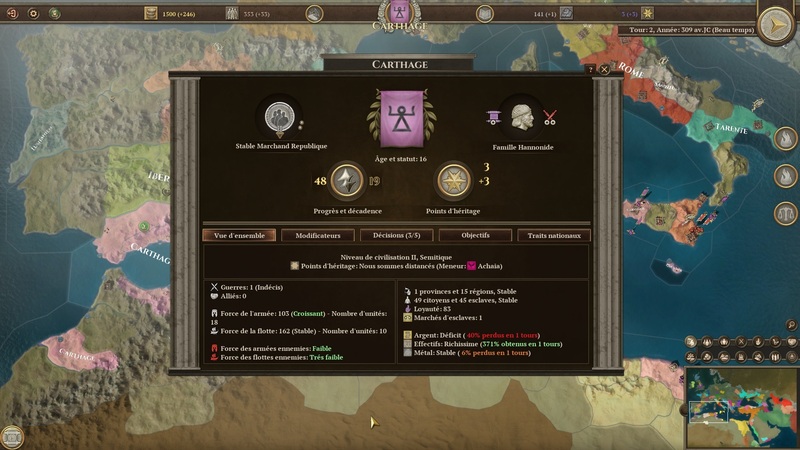
Task: Select the Objectifs tab
Action: coord(475,236)
